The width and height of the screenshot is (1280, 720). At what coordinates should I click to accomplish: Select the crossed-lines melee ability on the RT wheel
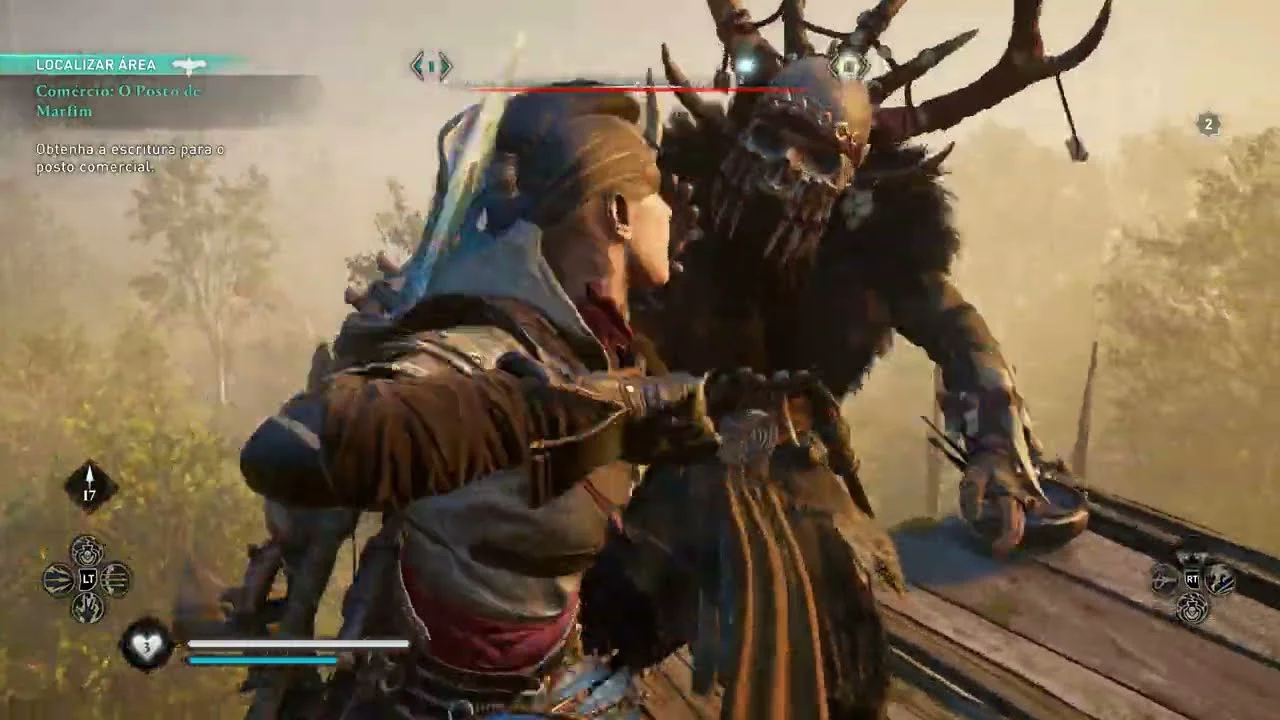click(1164, 579)
